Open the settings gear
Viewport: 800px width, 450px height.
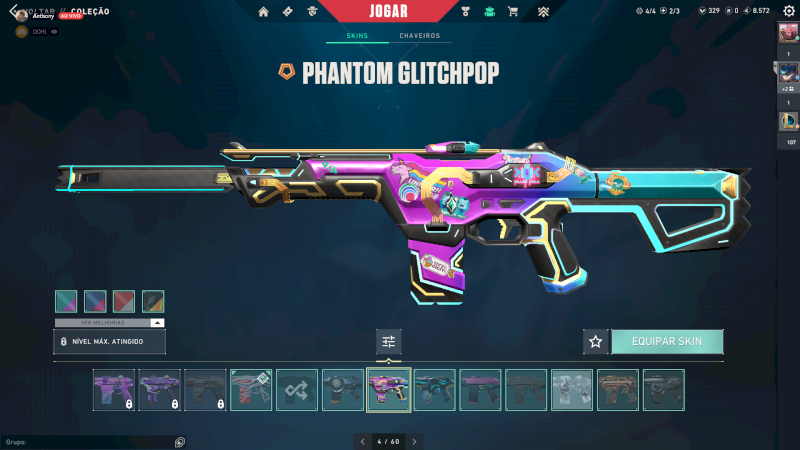pyautogui.click(x=789, y=11)
